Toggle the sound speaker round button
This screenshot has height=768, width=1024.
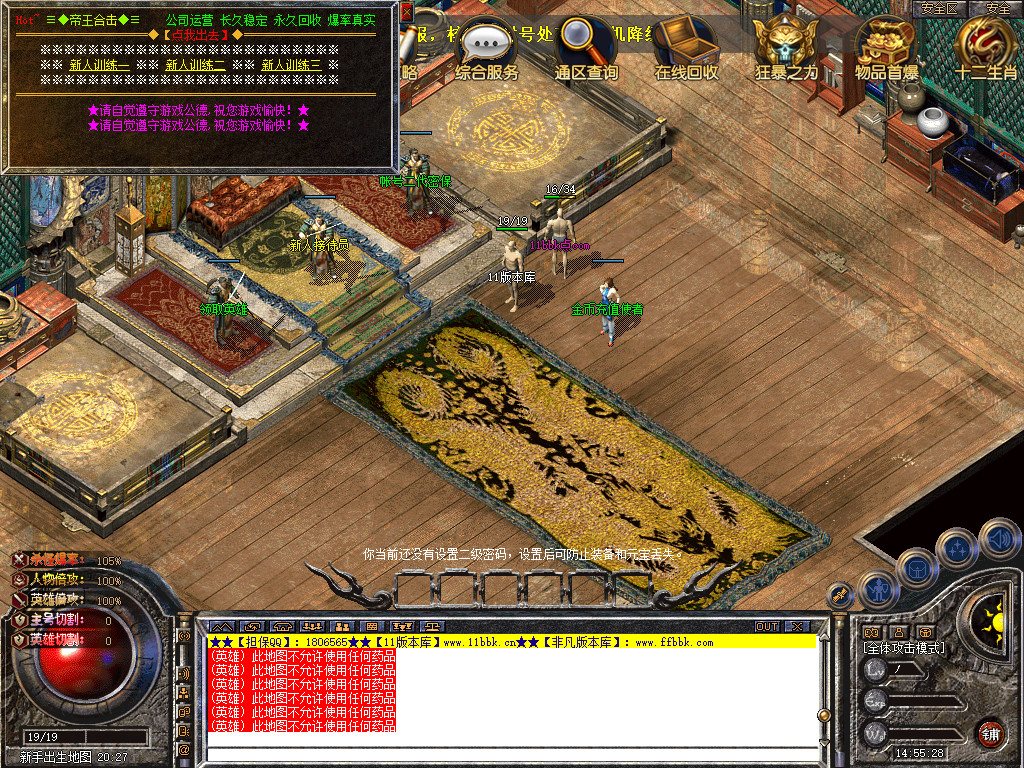999,538
